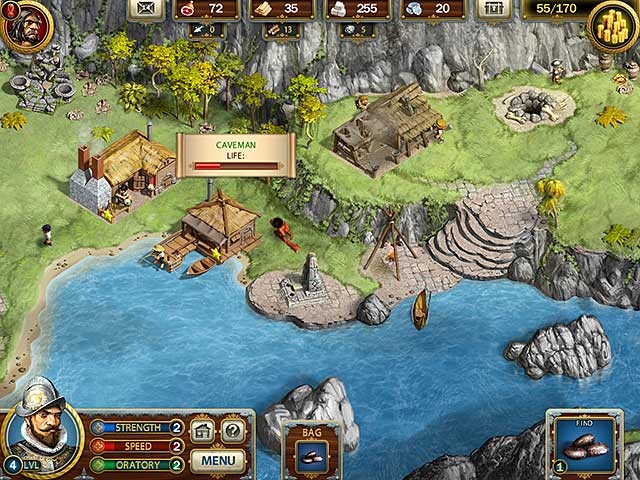Image resolution: width=640 pixels, height=480 pixels.
Task: Open the game MENU
Action: [218, 461]
